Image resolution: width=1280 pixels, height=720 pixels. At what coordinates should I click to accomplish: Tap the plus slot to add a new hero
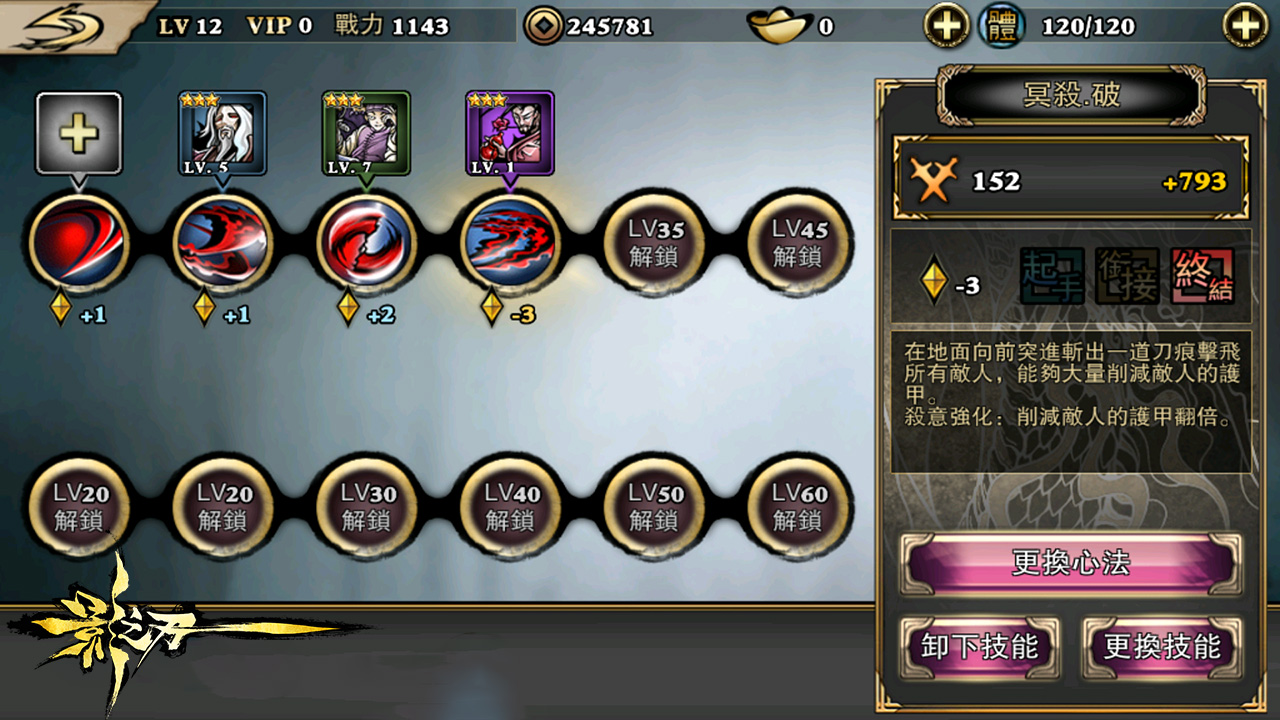[80, 133]
